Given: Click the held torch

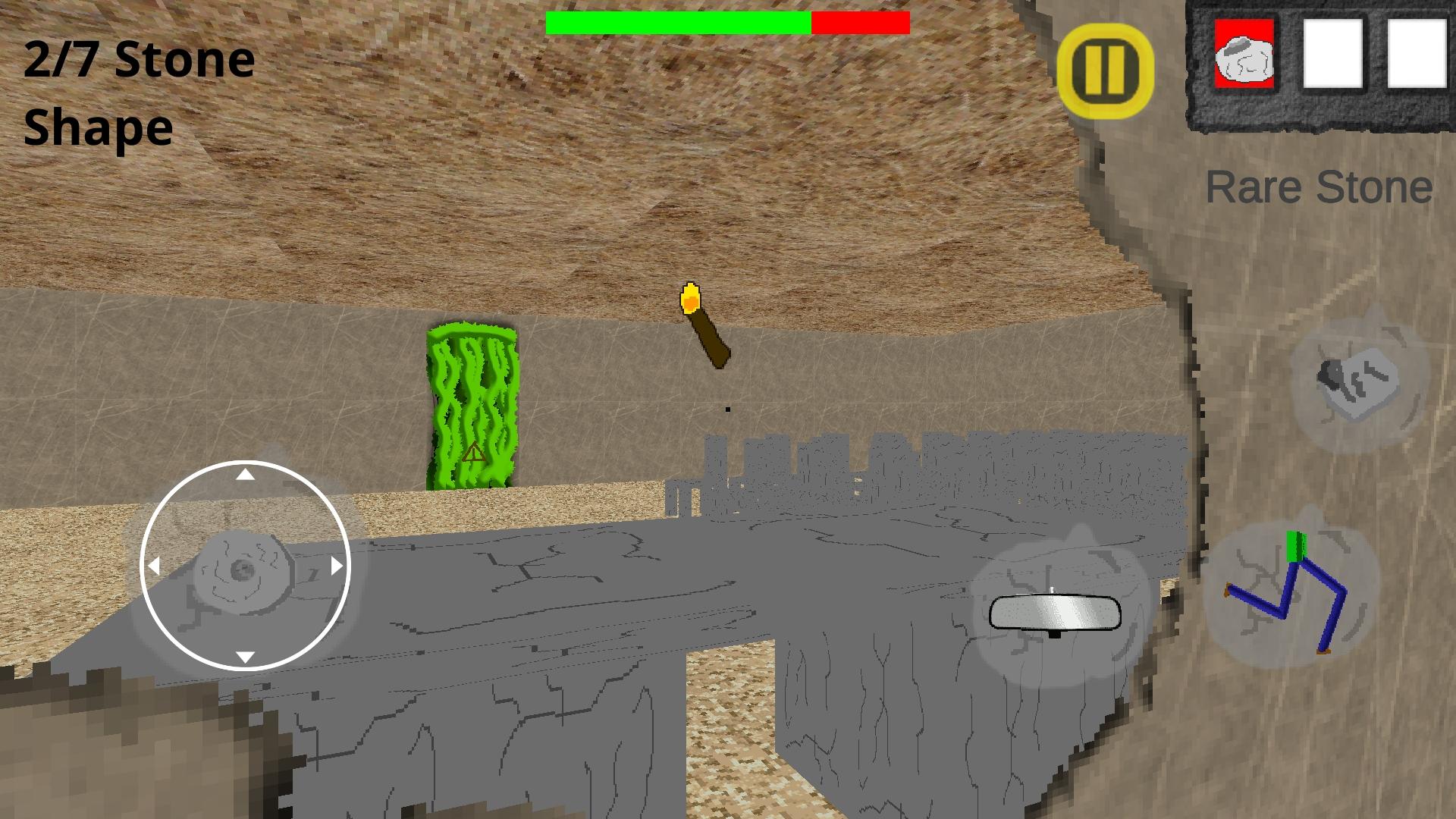Looking at the screenshot, I should tap(701, 322).
